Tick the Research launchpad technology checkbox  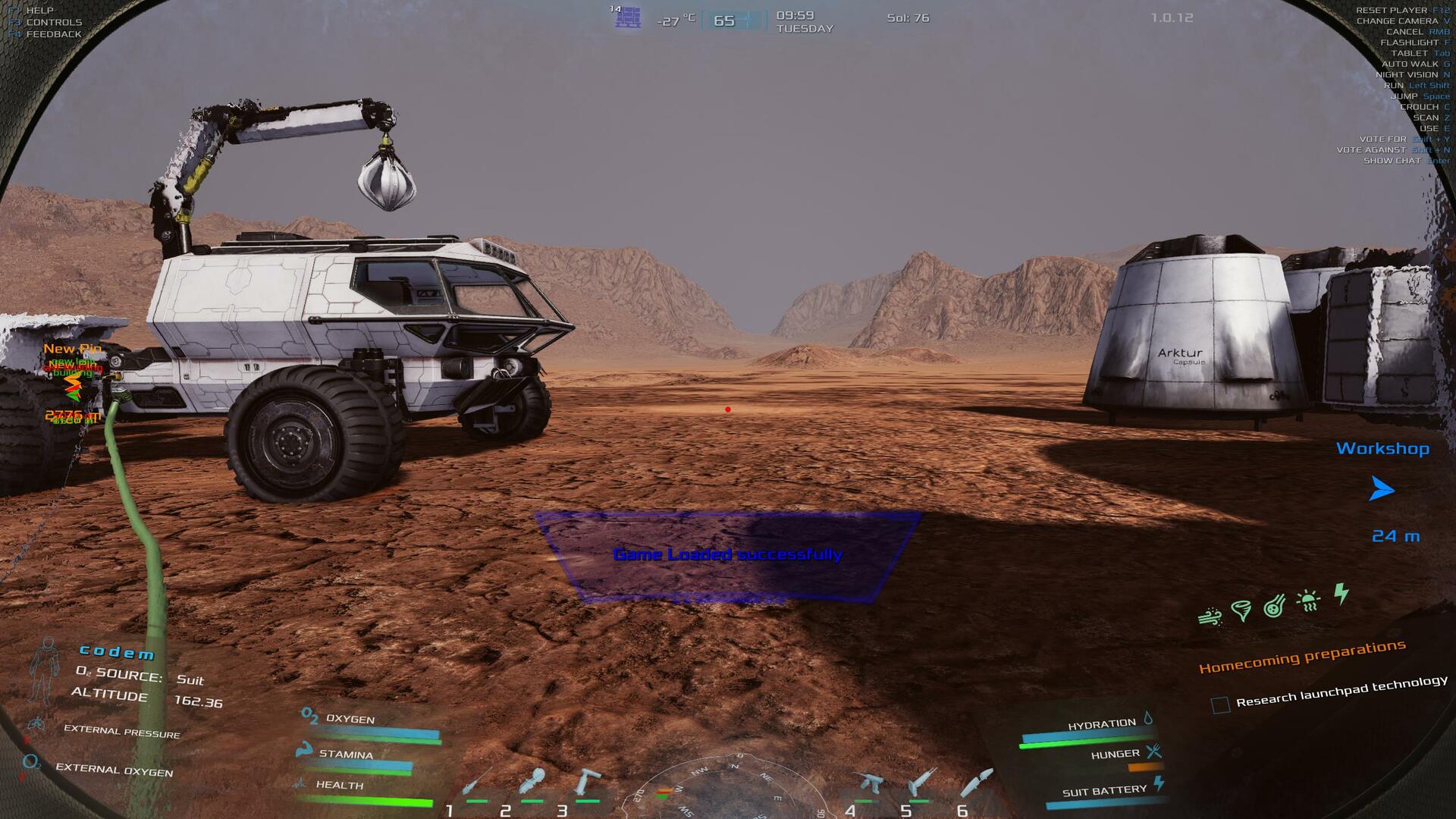[1220, 705]
